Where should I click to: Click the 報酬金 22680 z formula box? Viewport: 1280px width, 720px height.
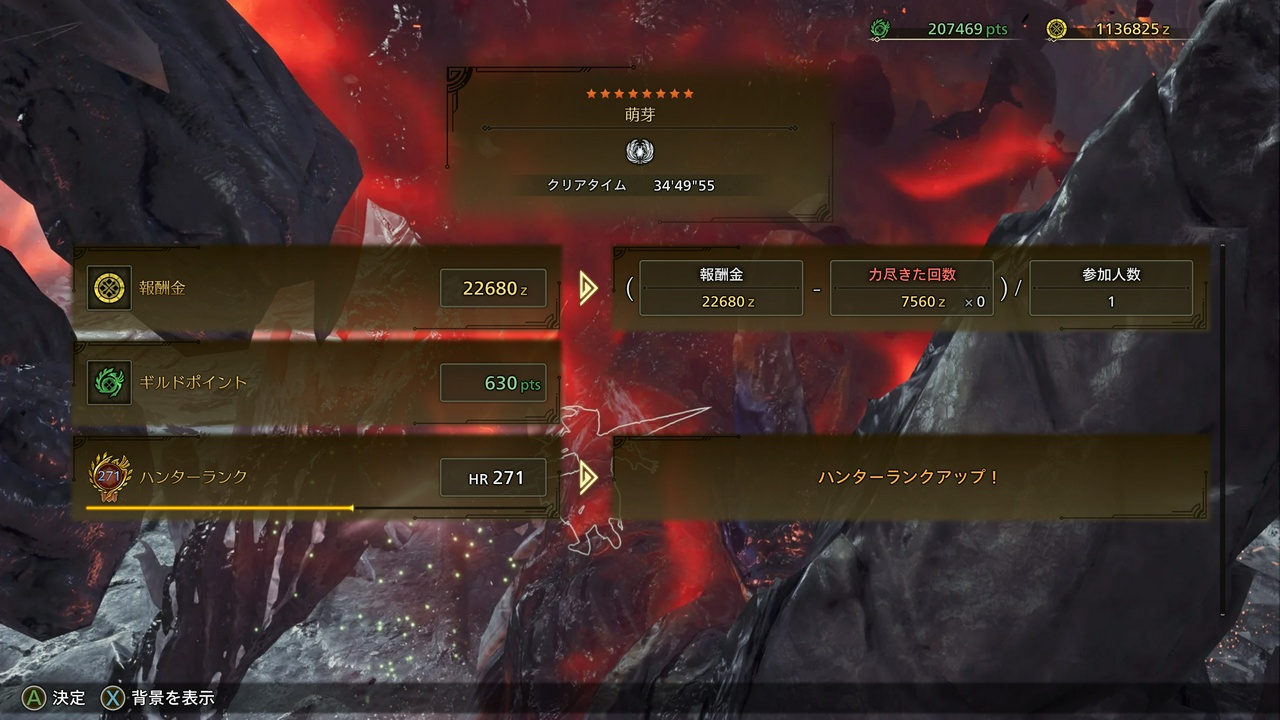tap(721, 289)
